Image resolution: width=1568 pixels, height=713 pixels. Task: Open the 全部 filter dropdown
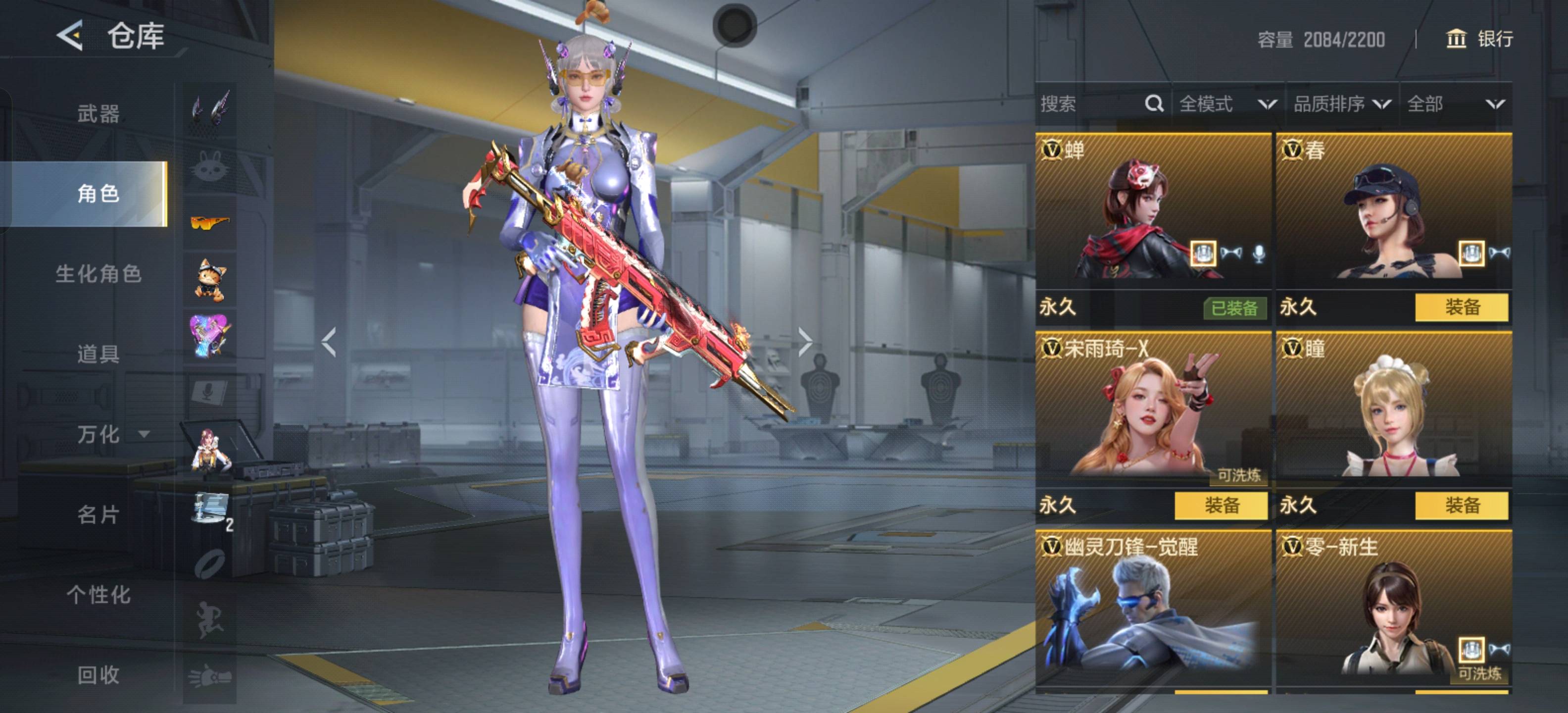point(1455,104)
